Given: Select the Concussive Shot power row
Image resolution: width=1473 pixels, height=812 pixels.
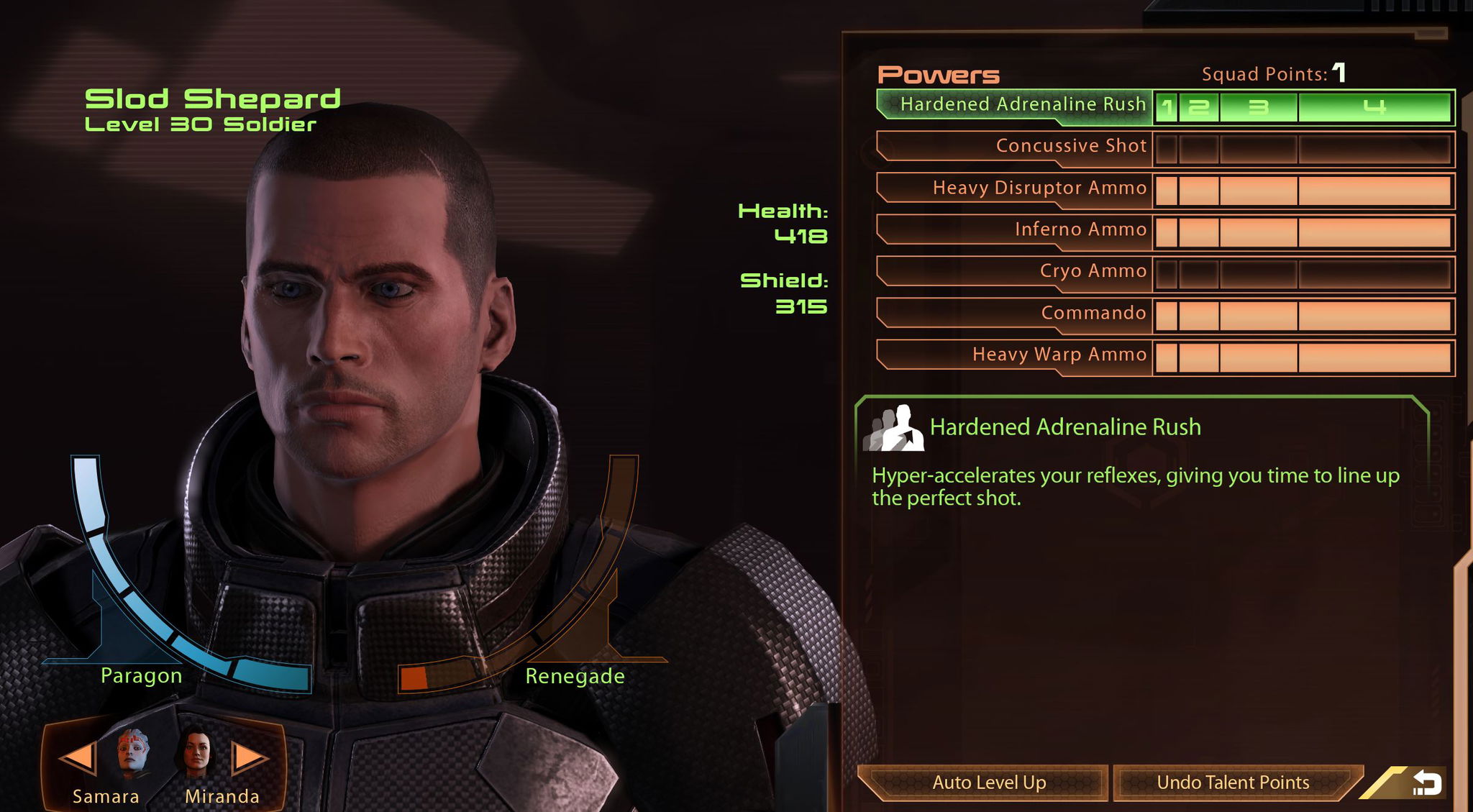Looking at the screenshot, I should pos(1070,146).
